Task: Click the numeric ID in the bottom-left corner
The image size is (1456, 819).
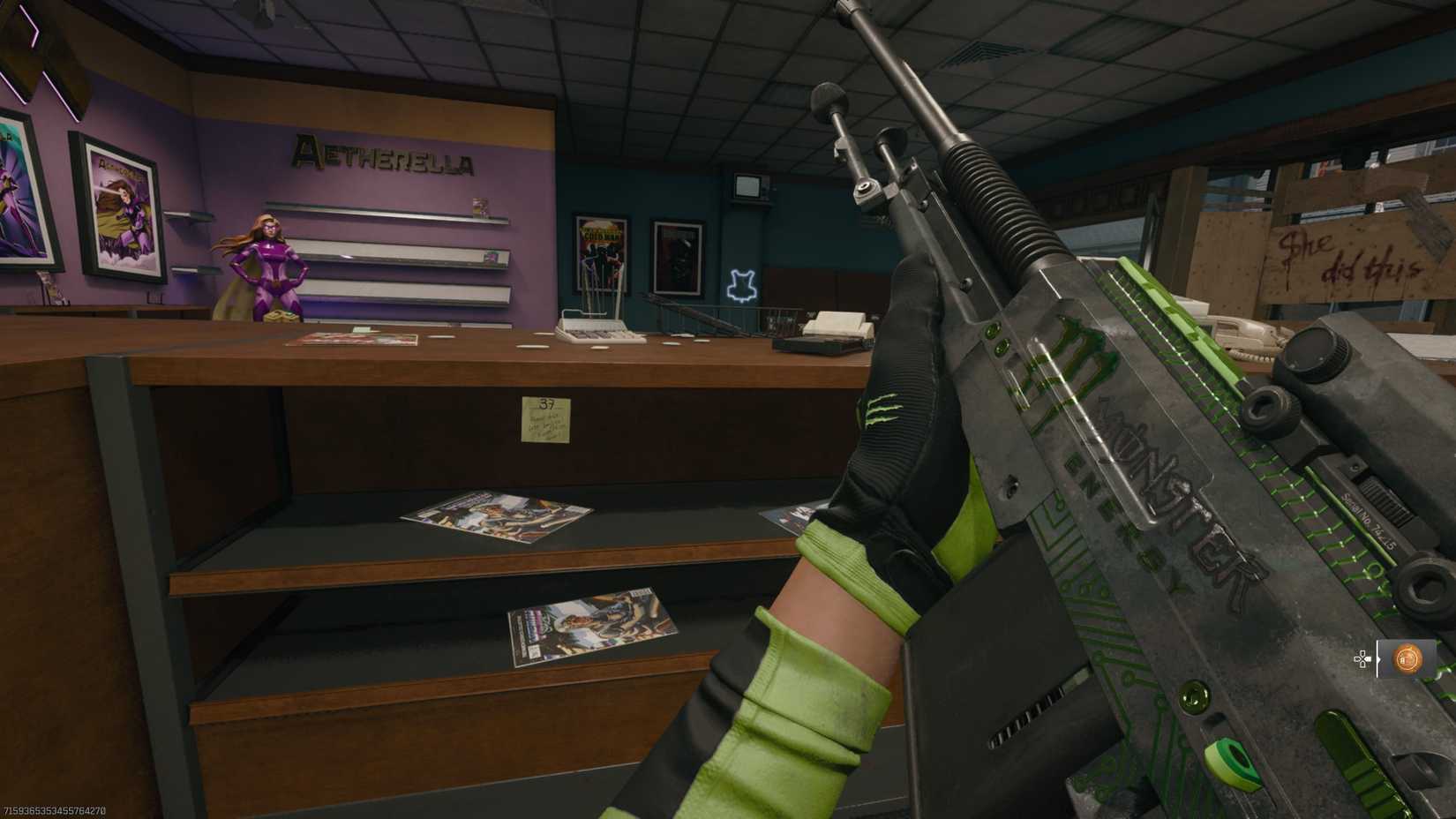Action: pos(55,808)
